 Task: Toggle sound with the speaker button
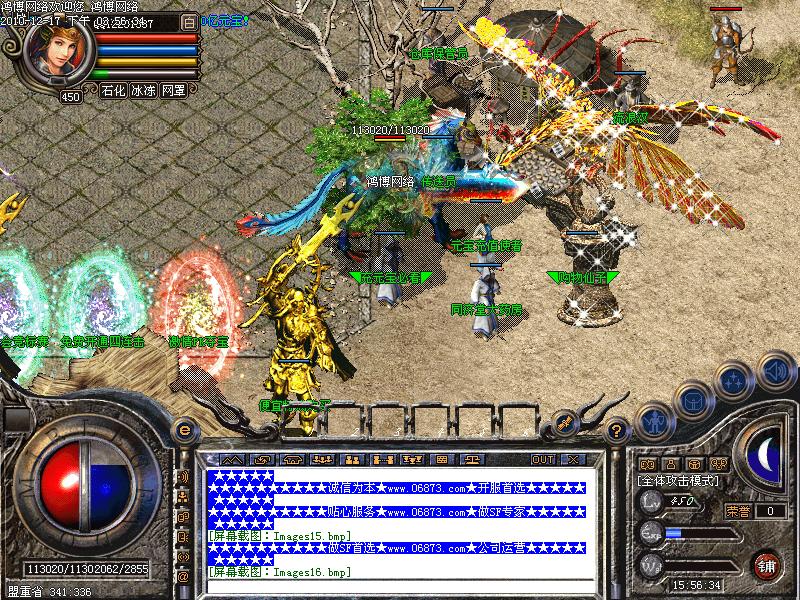774,372
